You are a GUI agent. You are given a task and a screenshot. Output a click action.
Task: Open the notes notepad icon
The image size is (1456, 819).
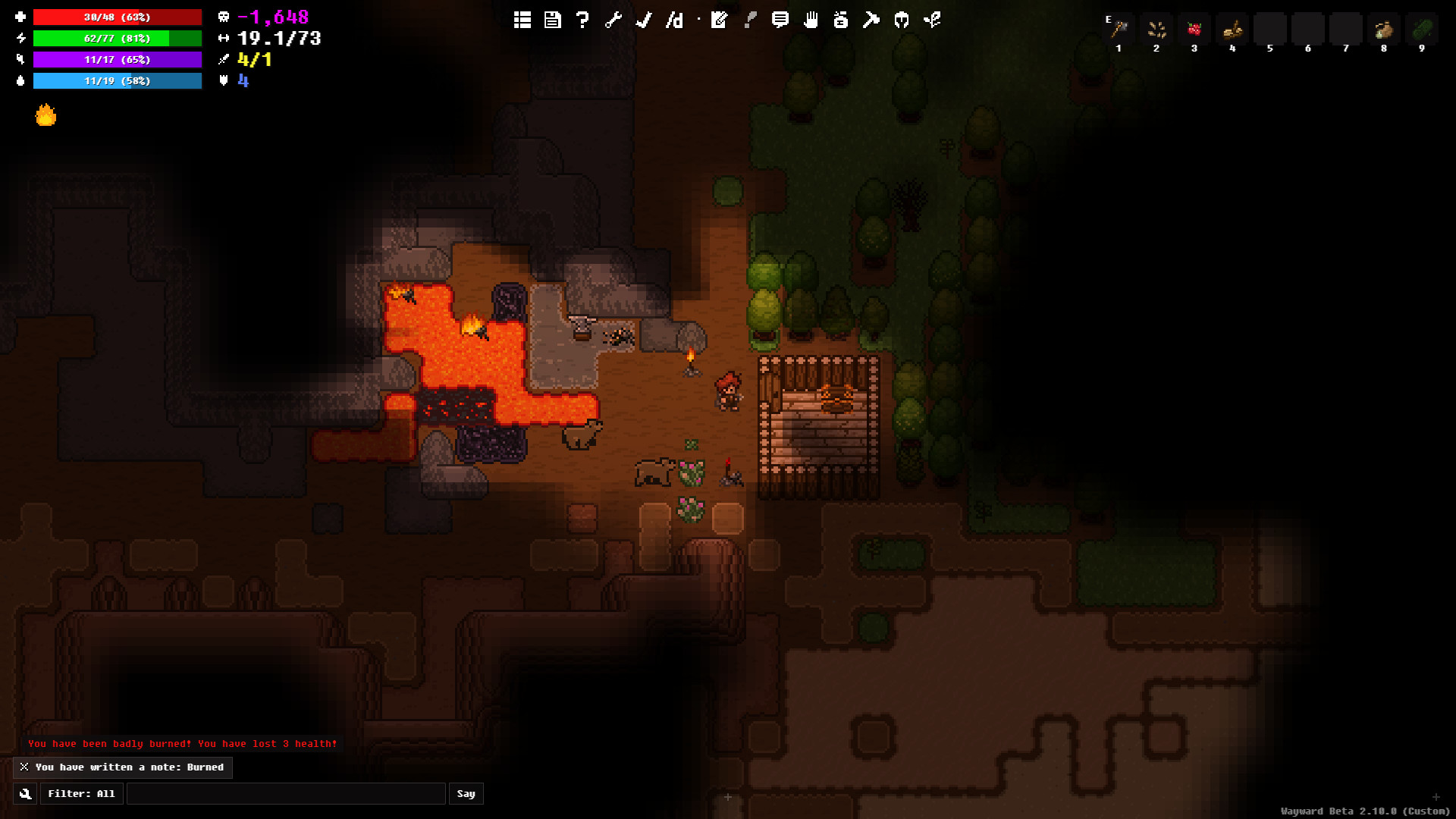point(719,20)
